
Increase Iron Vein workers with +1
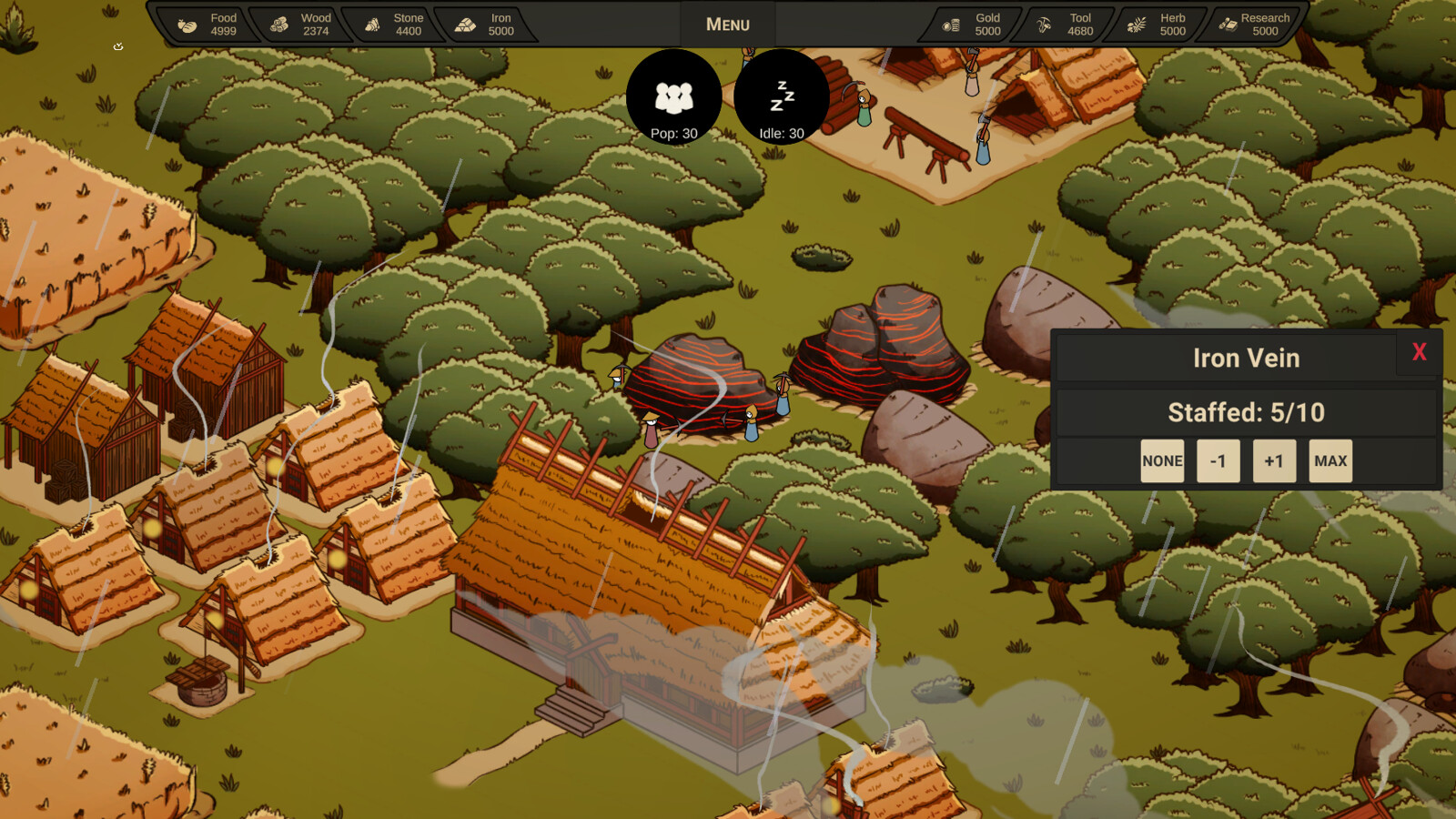pos(1274,460)
